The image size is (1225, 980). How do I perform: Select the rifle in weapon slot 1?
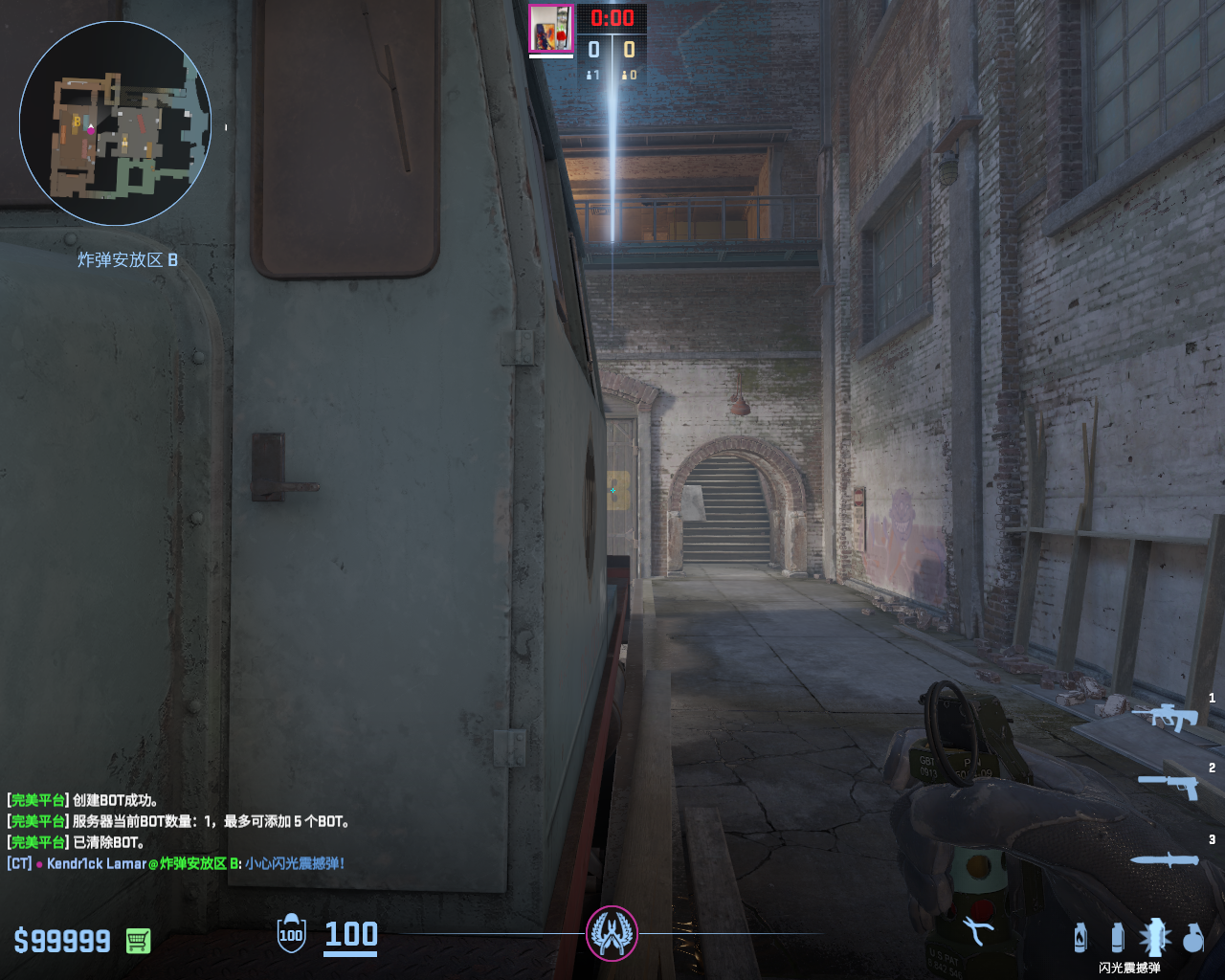click(1165, 715)
